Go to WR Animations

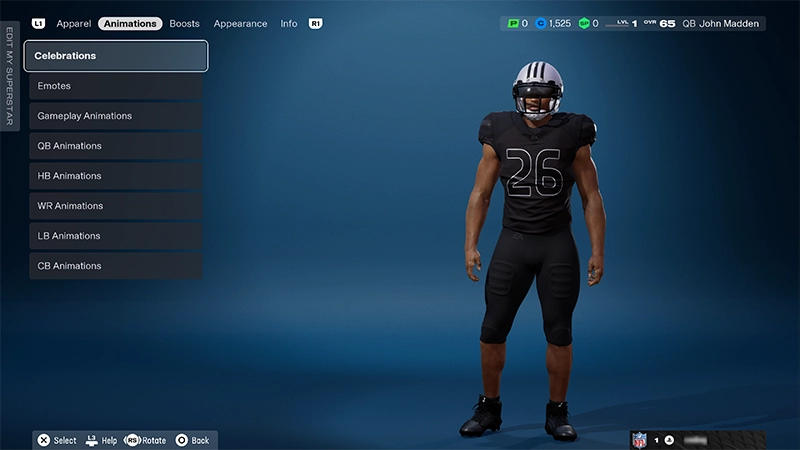click(x=116, y=206)
